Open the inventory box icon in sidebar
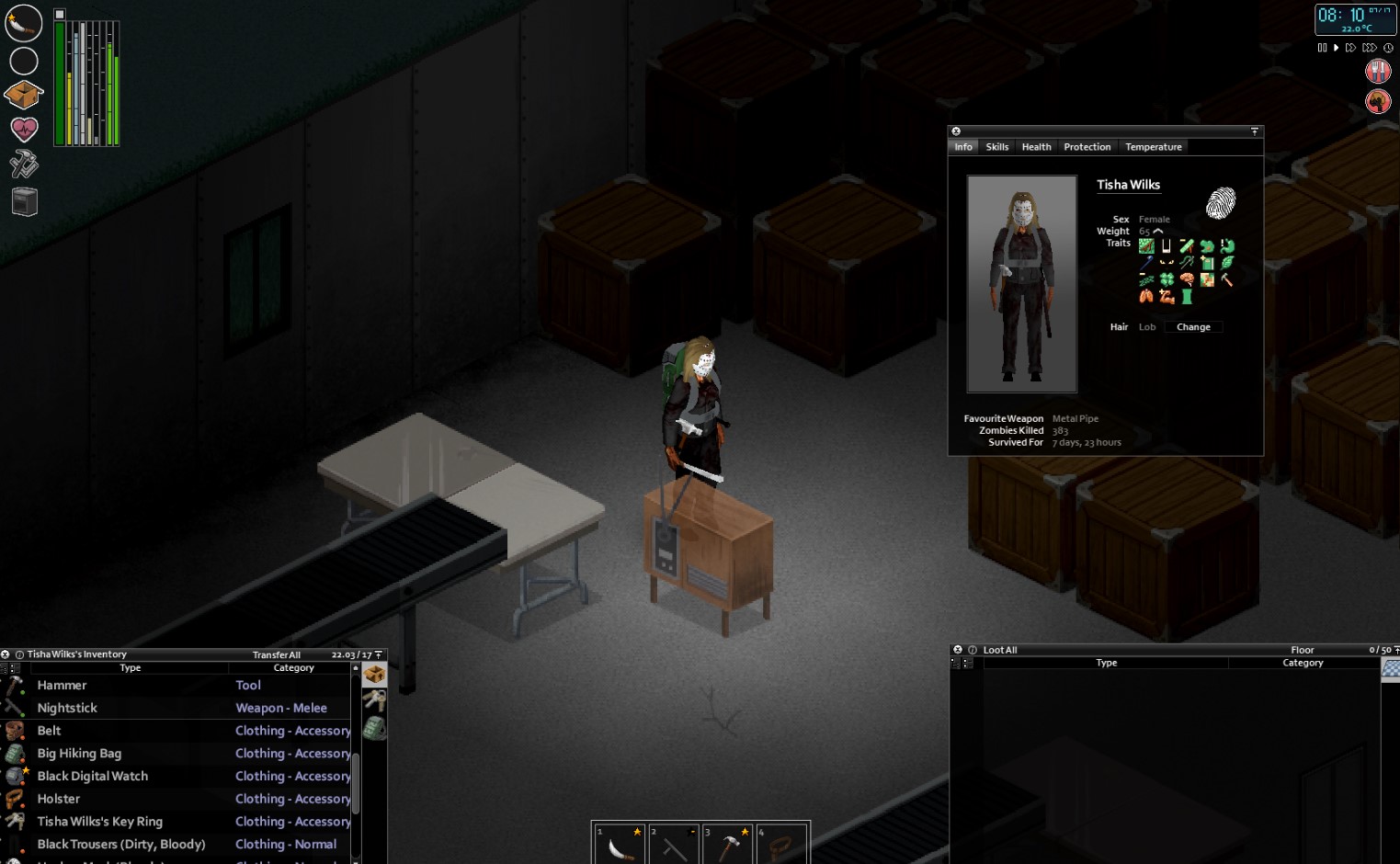The image size is (1400, 864). pos(24,95)
